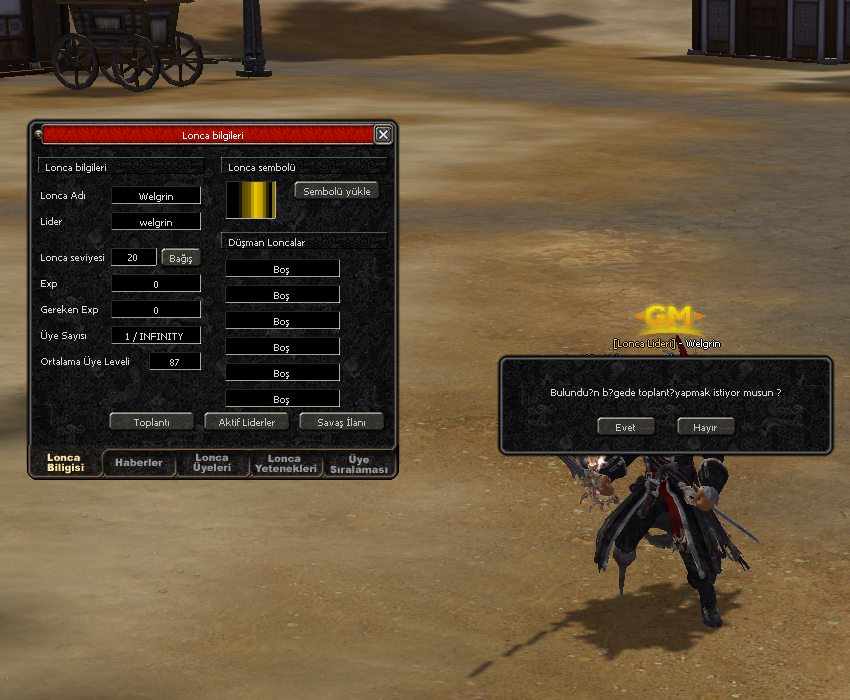Click the Sembolü yükle button
850x700 pixels.
336,190
